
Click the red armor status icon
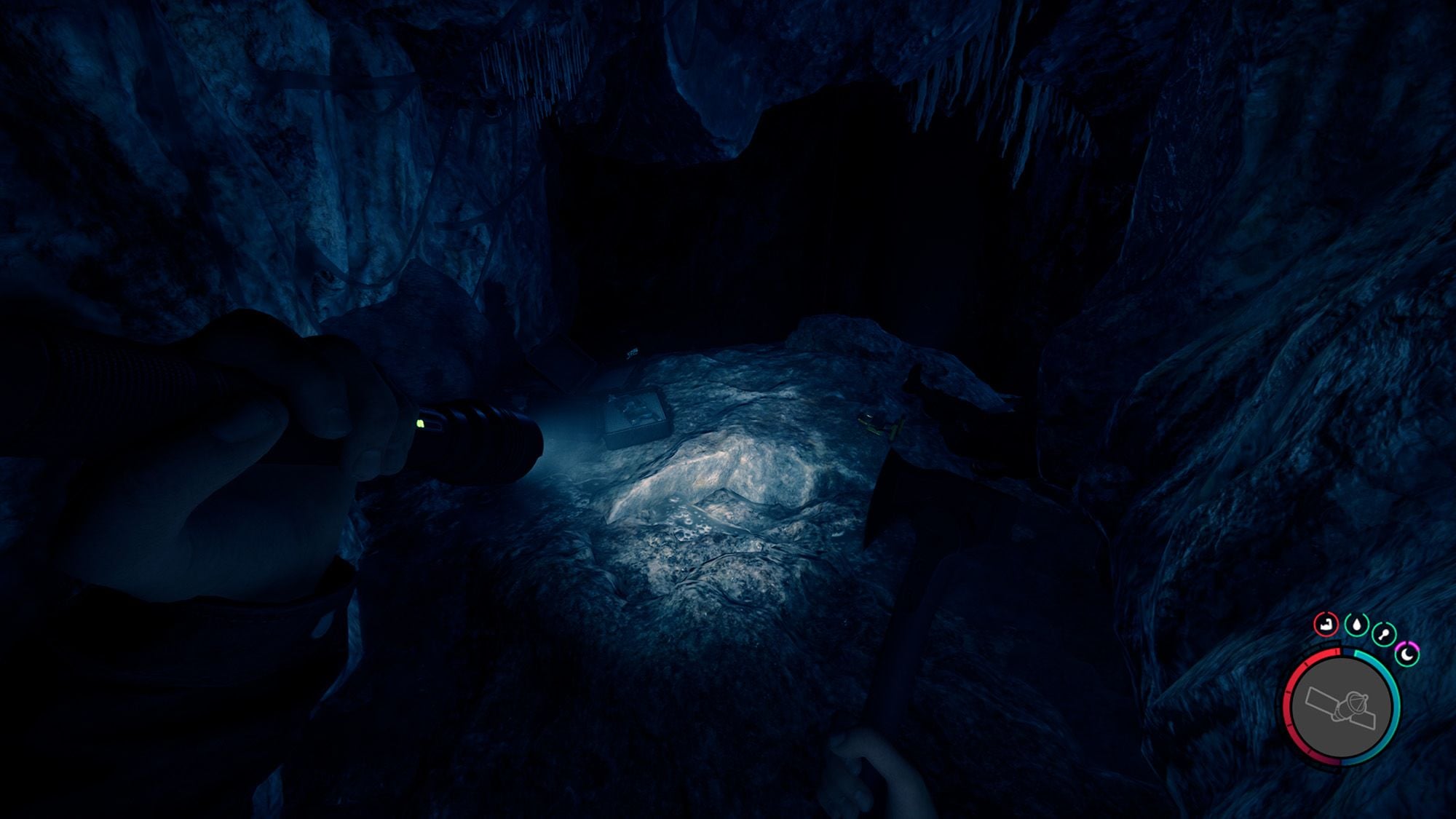(1326, 625)
